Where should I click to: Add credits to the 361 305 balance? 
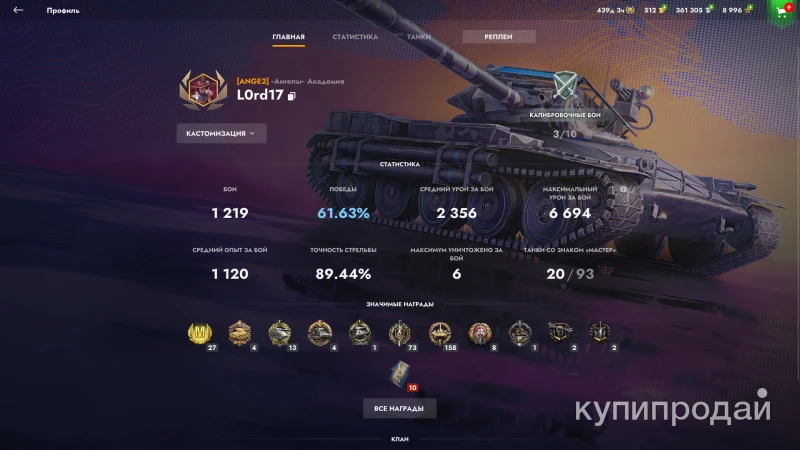pyautogui.click(x=709, y=10)
